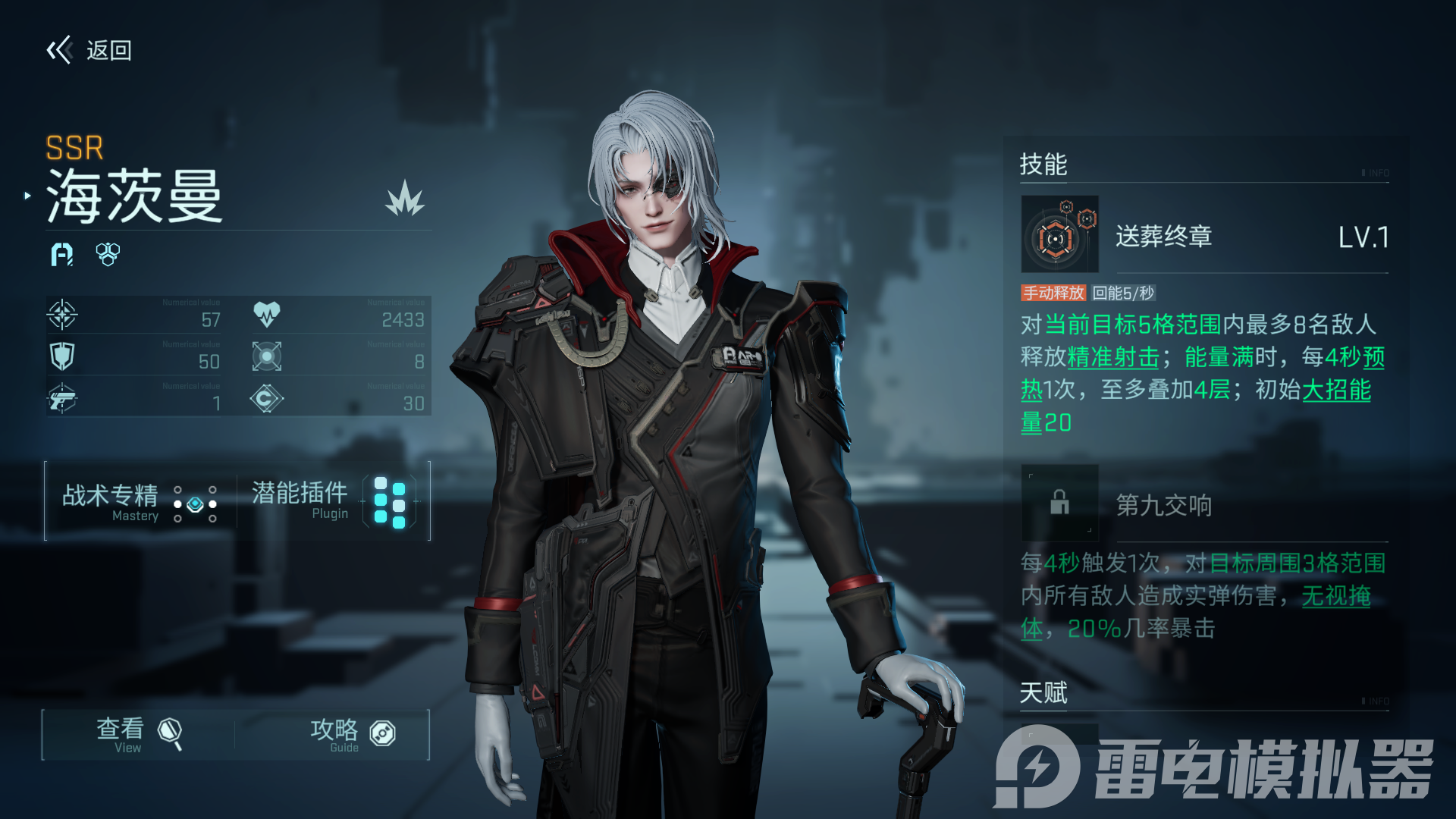The image size is (1456, 819).
Task: Show INFO for the 技能 section
Action: click(1376, 173)
